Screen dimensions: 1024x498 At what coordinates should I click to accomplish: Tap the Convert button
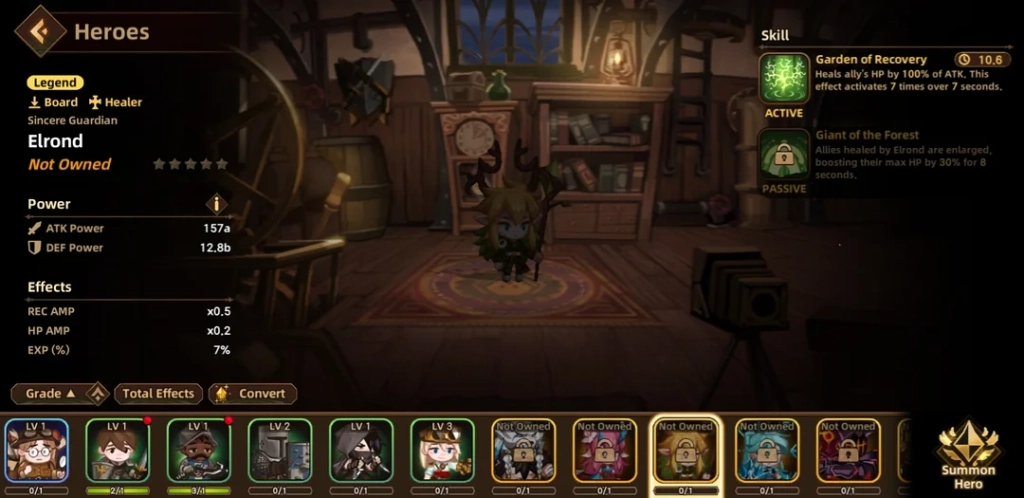point(253,394)
